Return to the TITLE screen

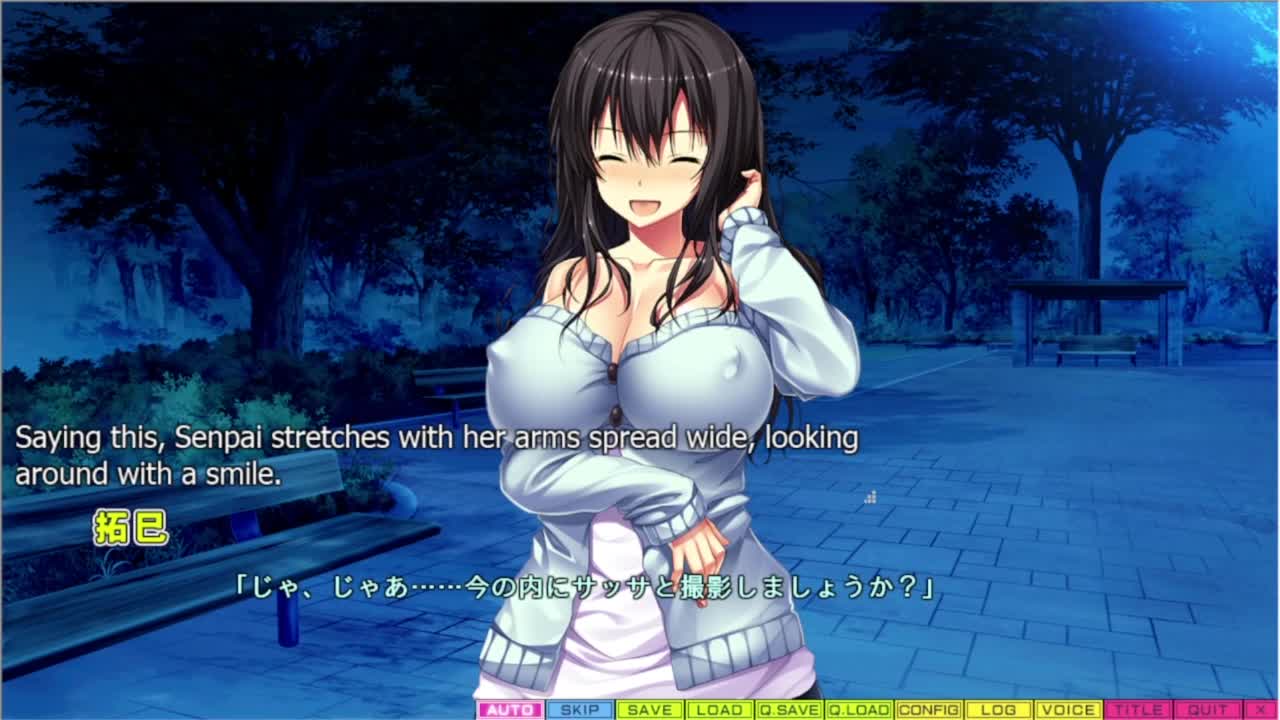point(1138,710)
